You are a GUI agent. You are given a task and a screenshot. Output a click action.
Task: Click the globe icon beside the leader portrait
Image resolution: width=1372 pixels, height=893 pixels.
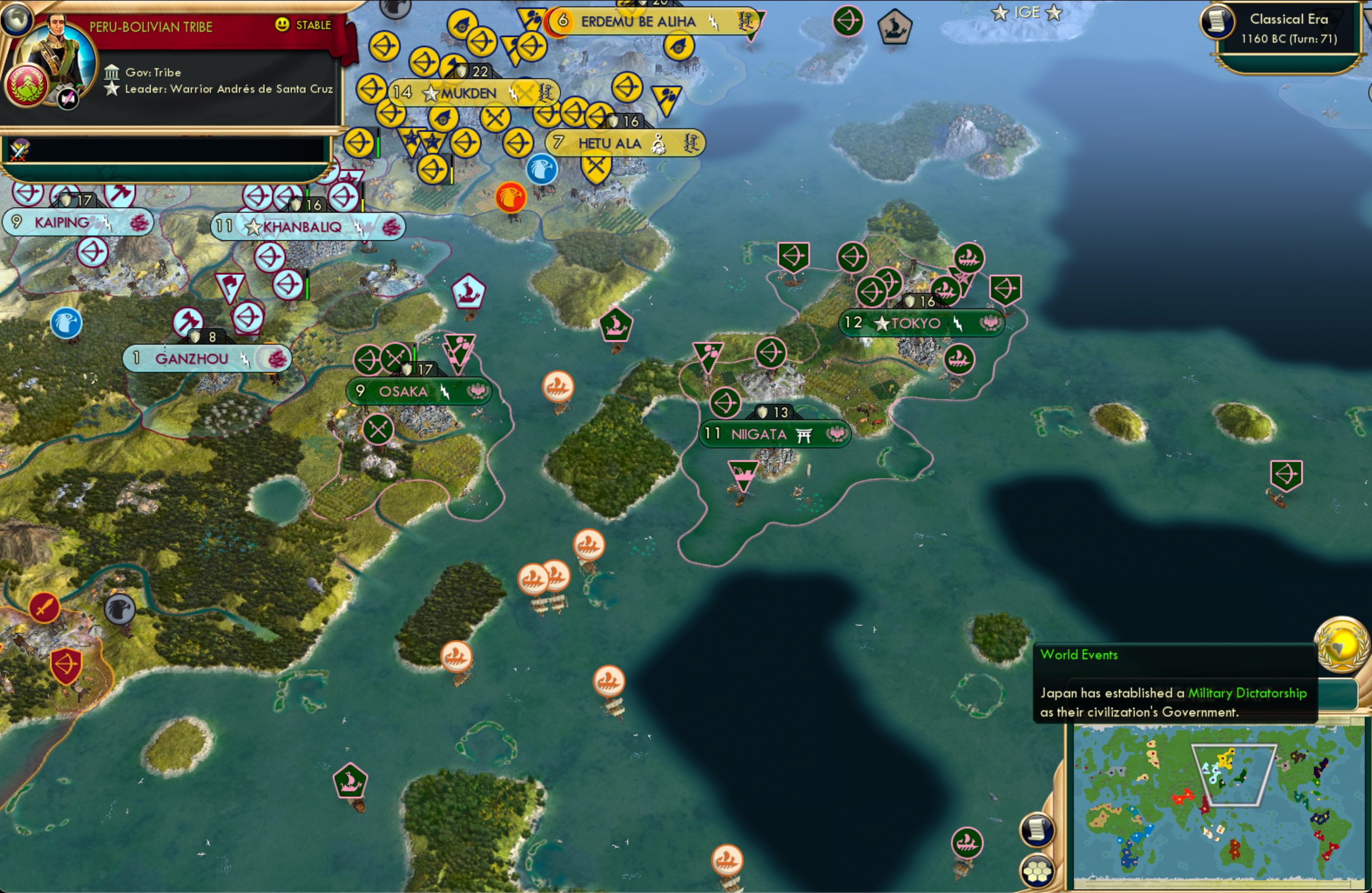[17, 19]
